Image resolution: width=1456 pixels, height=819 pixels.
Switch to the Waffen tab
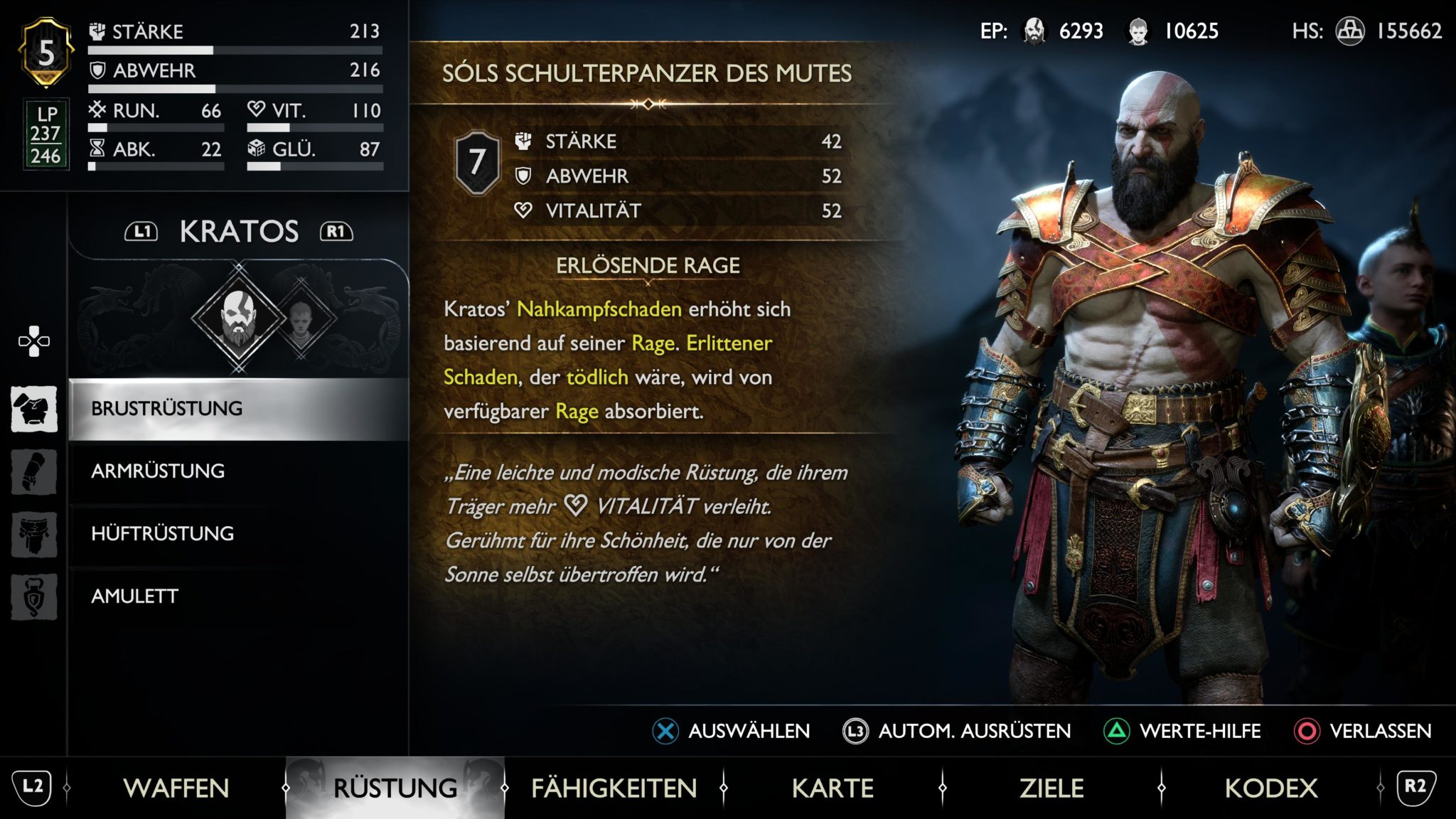(176, 787)
